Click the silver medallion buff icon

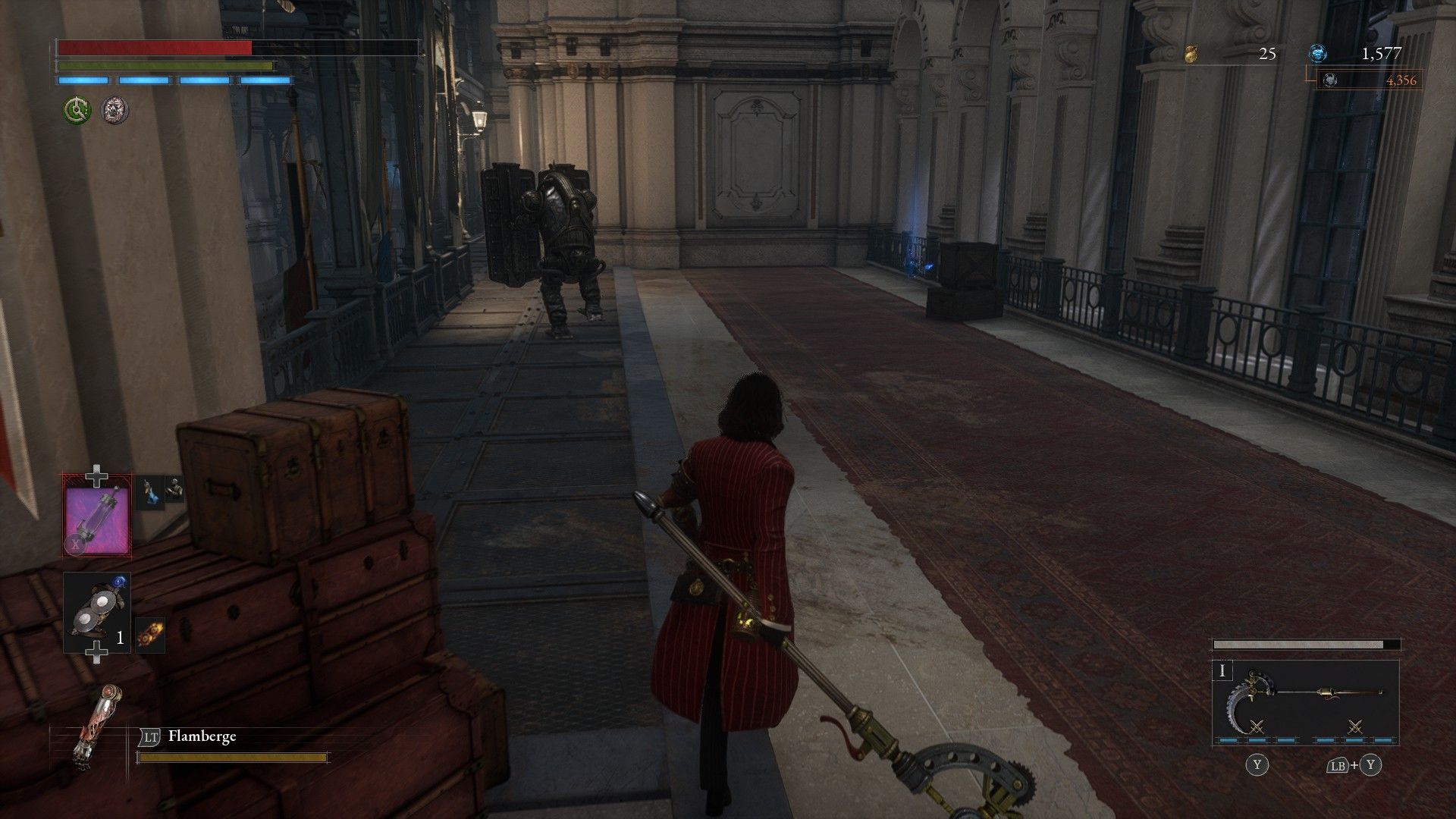115,110
